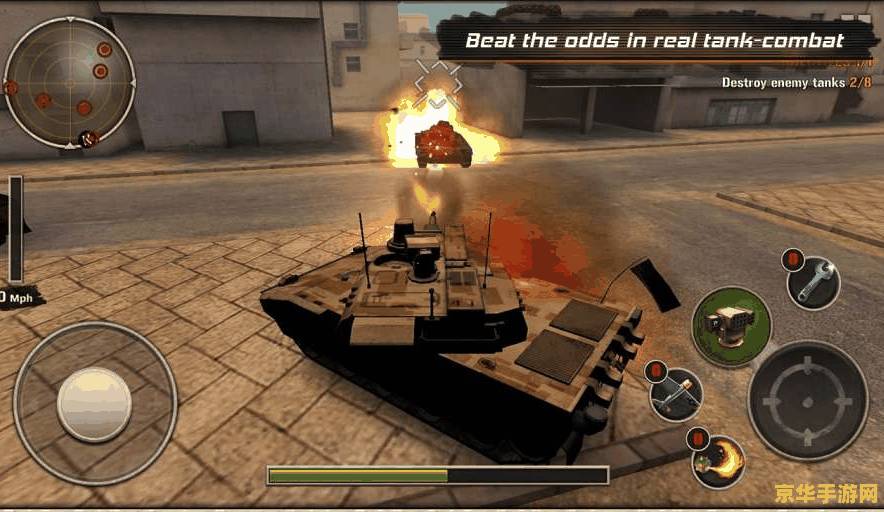Use the wrench repair ability
The image size is (884, 512).
click(813, 283)
